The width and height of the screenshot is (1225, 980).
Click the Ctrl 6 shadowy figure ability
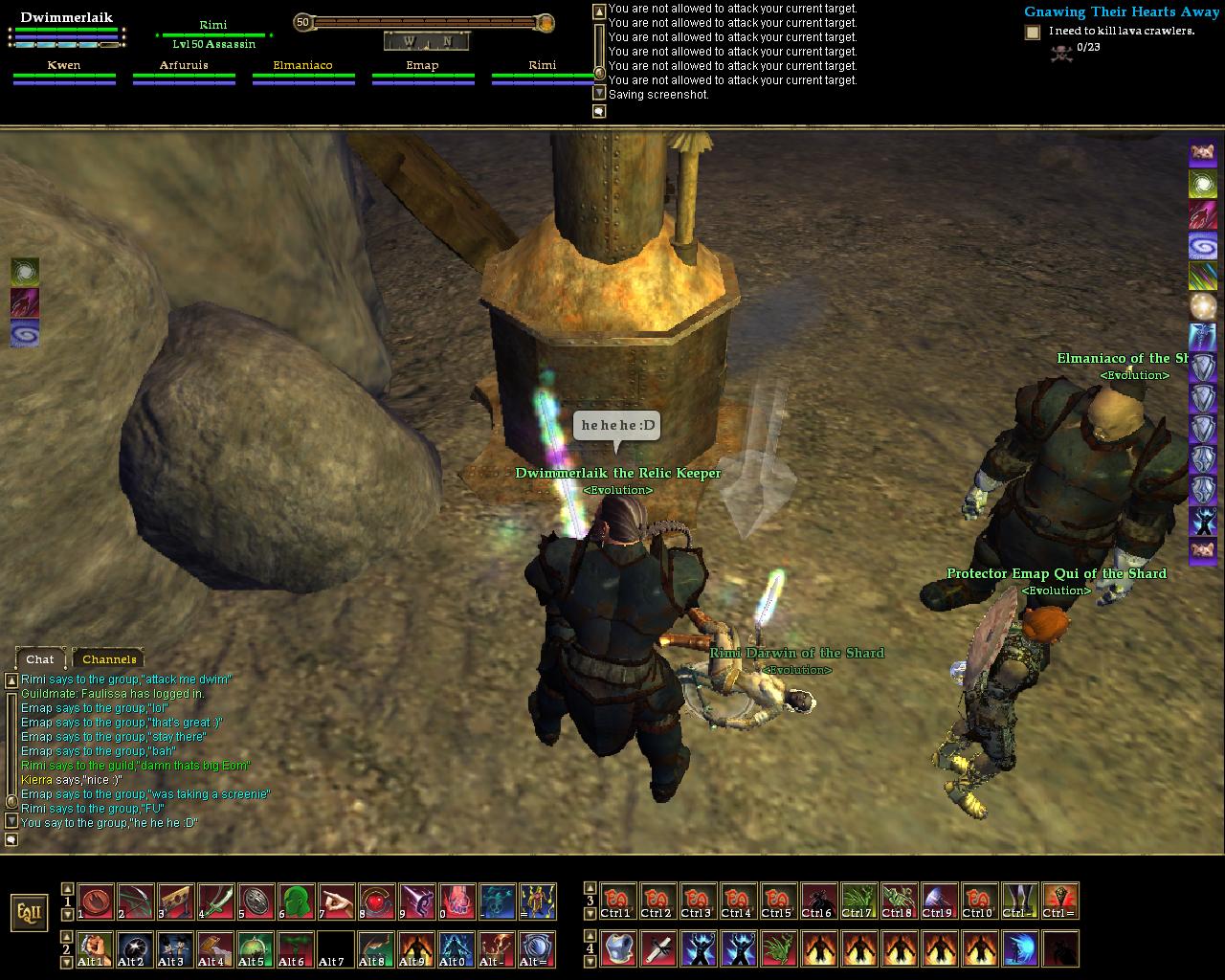tap(818, 902)
